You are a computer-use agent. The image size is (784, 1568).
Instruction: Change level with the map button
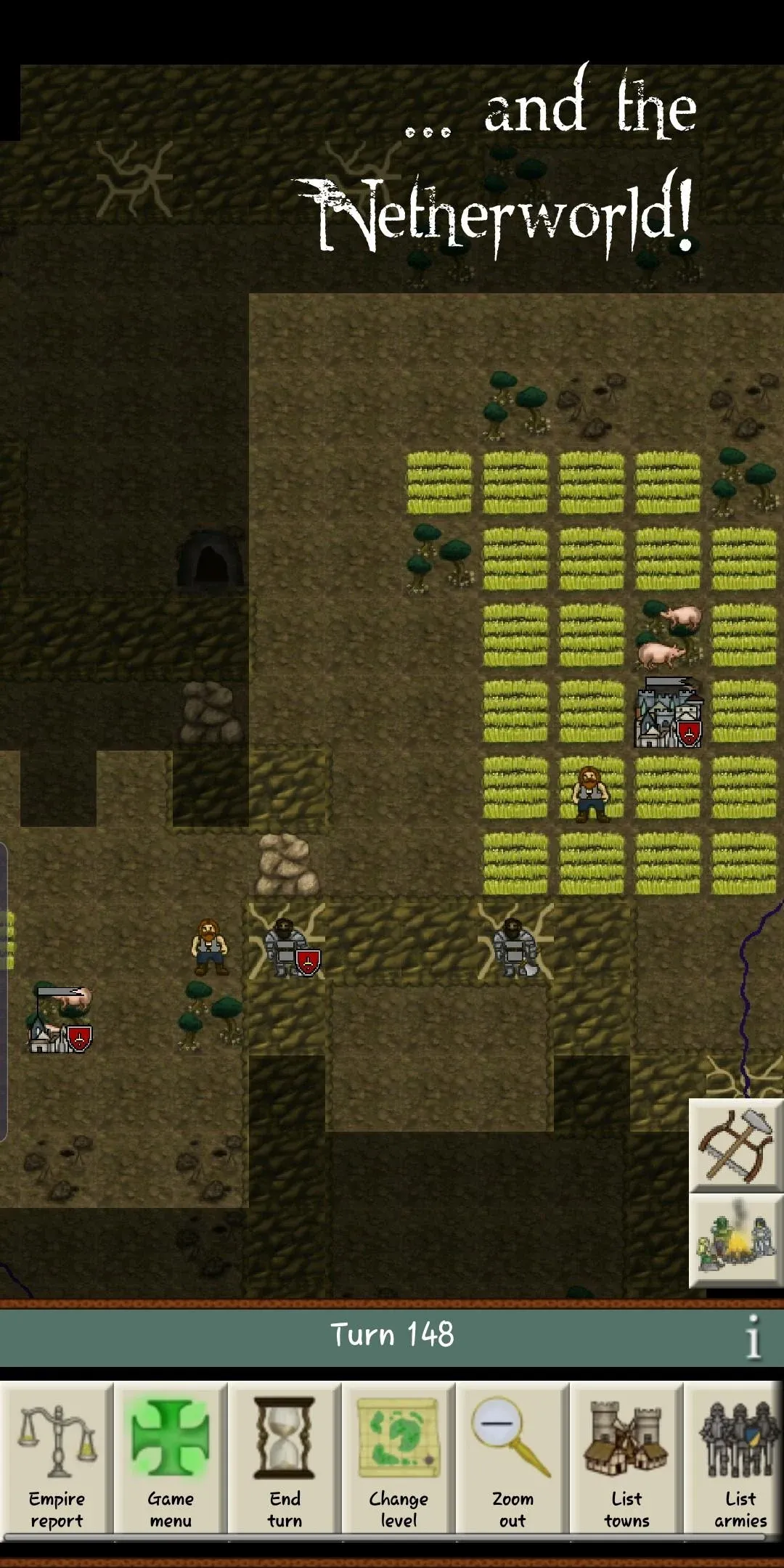pos(399,1458)
